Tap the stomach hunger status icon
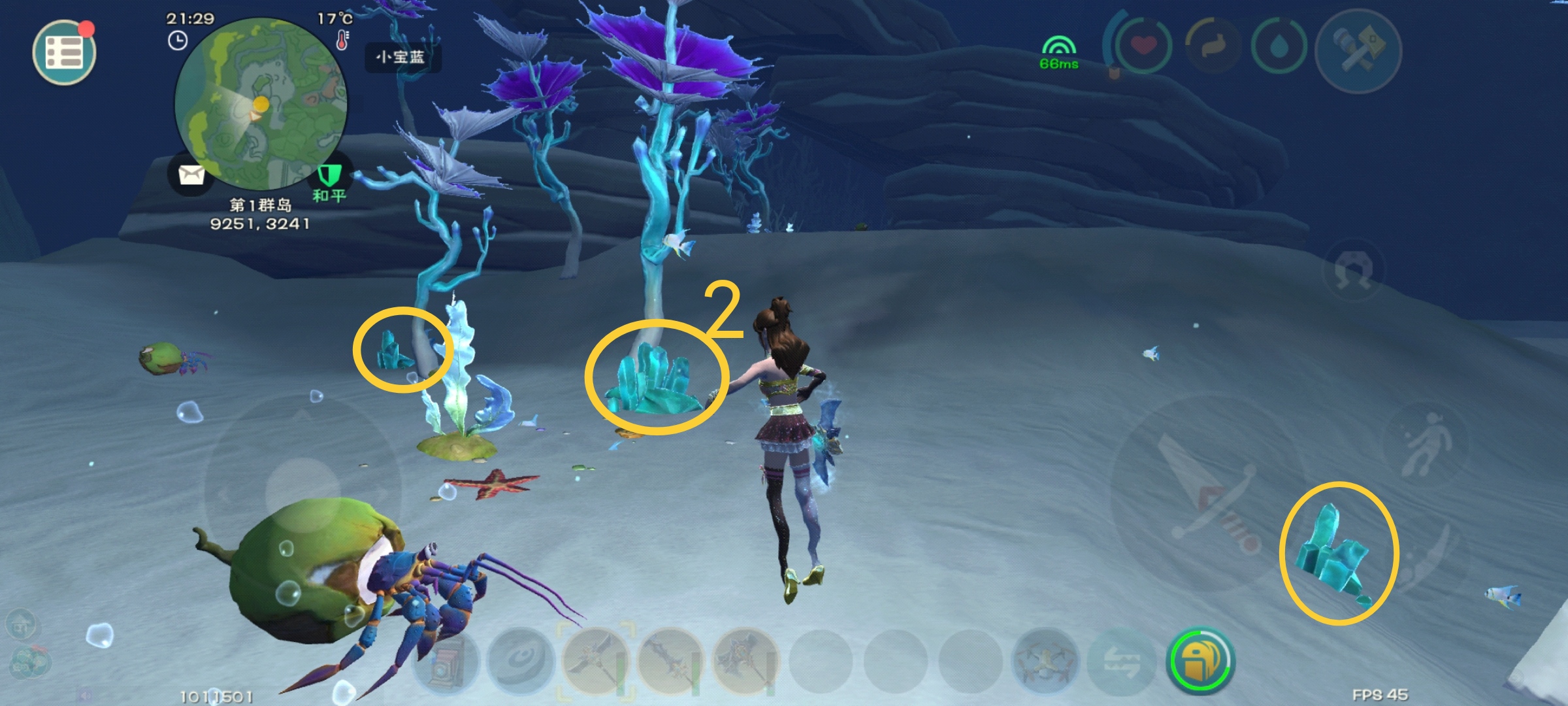 1212,47
